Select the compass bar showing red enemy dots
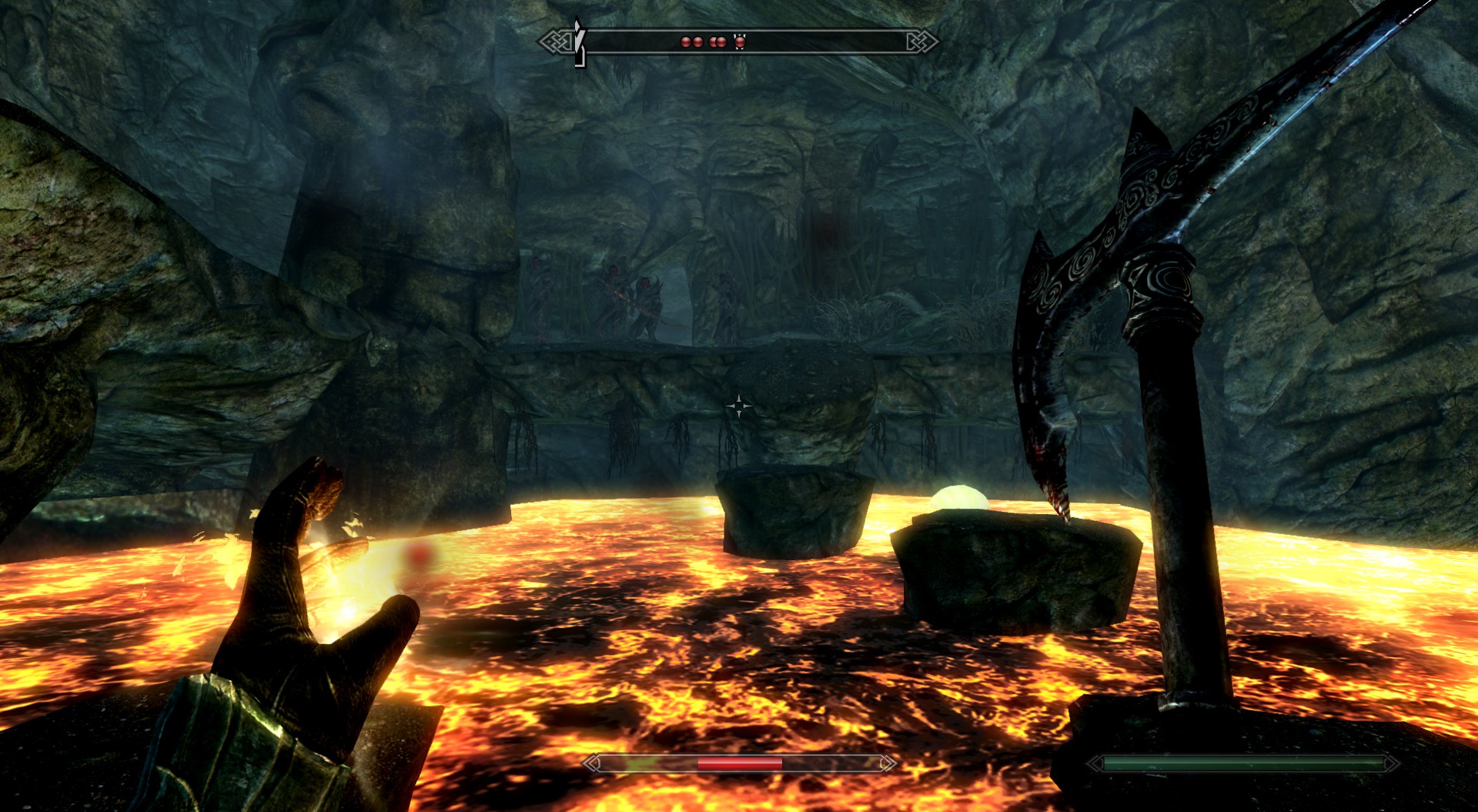The height and width of the screenshot is (812, 1478). (x=739, y=42)
